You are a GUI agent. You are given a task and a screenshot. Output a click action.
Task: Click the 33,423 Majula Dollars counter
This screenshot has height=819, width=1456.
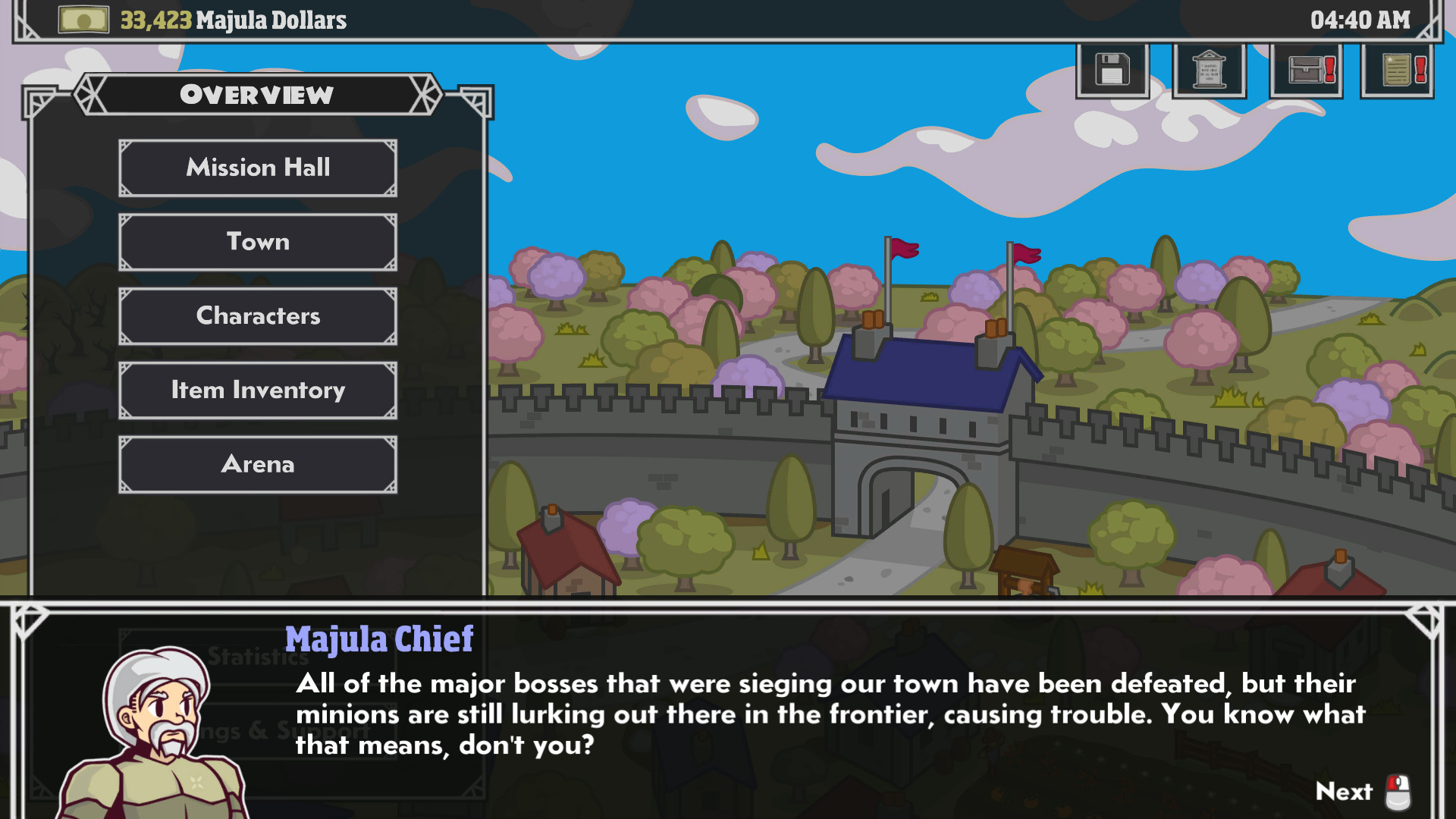tap(231, 20)
